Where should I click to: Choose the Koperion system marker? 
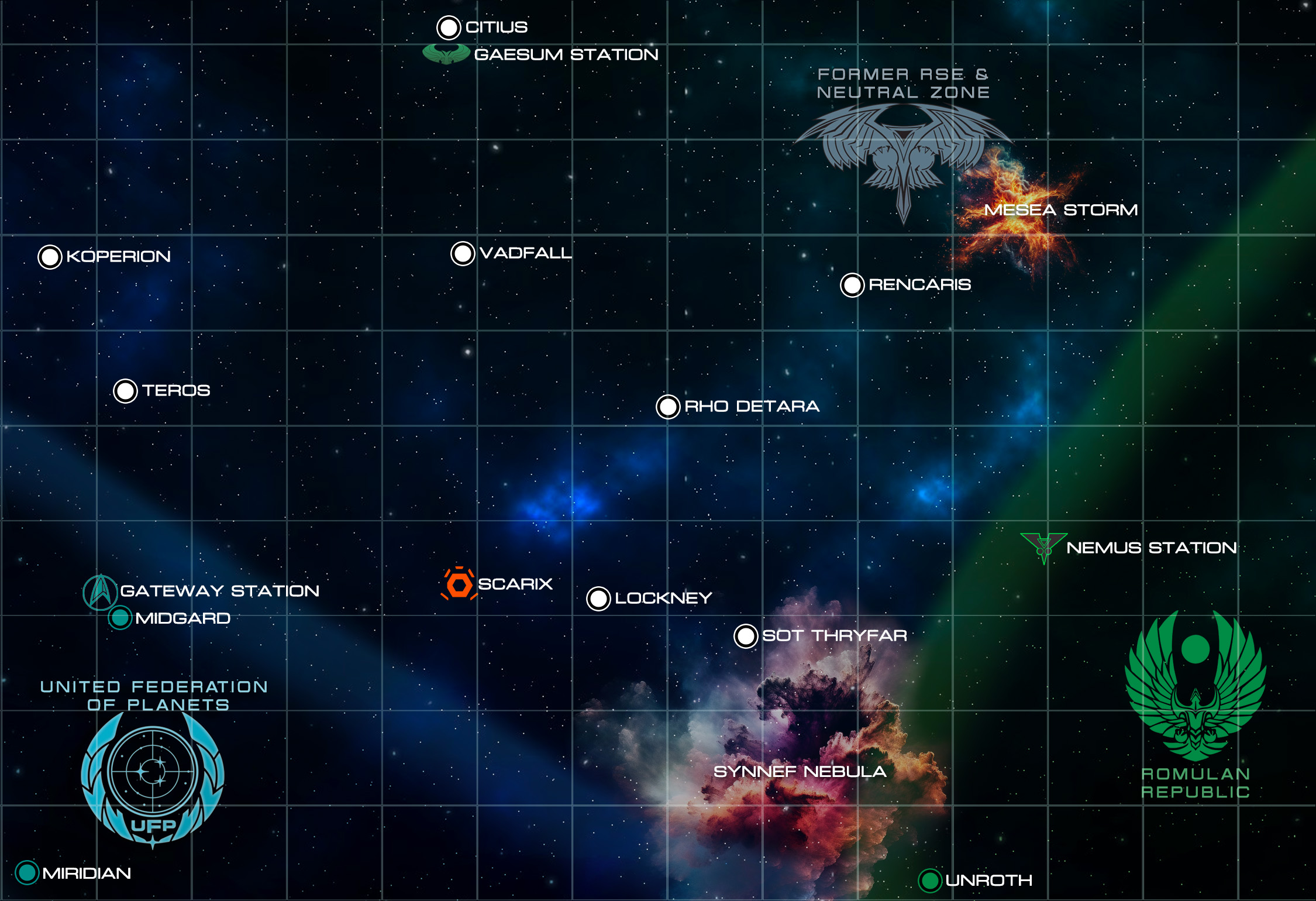50,257
